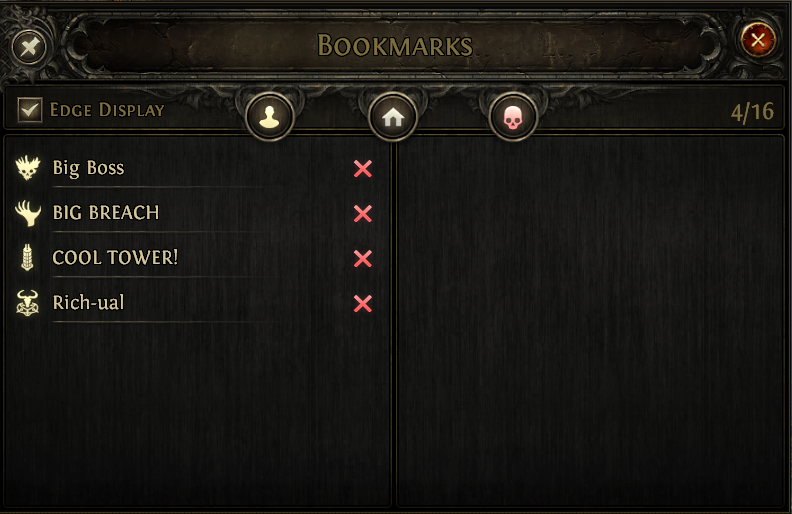792x514 pixels.
Task: Delete the BIG BREACH bookmark
Action: [x=363, y=214]
